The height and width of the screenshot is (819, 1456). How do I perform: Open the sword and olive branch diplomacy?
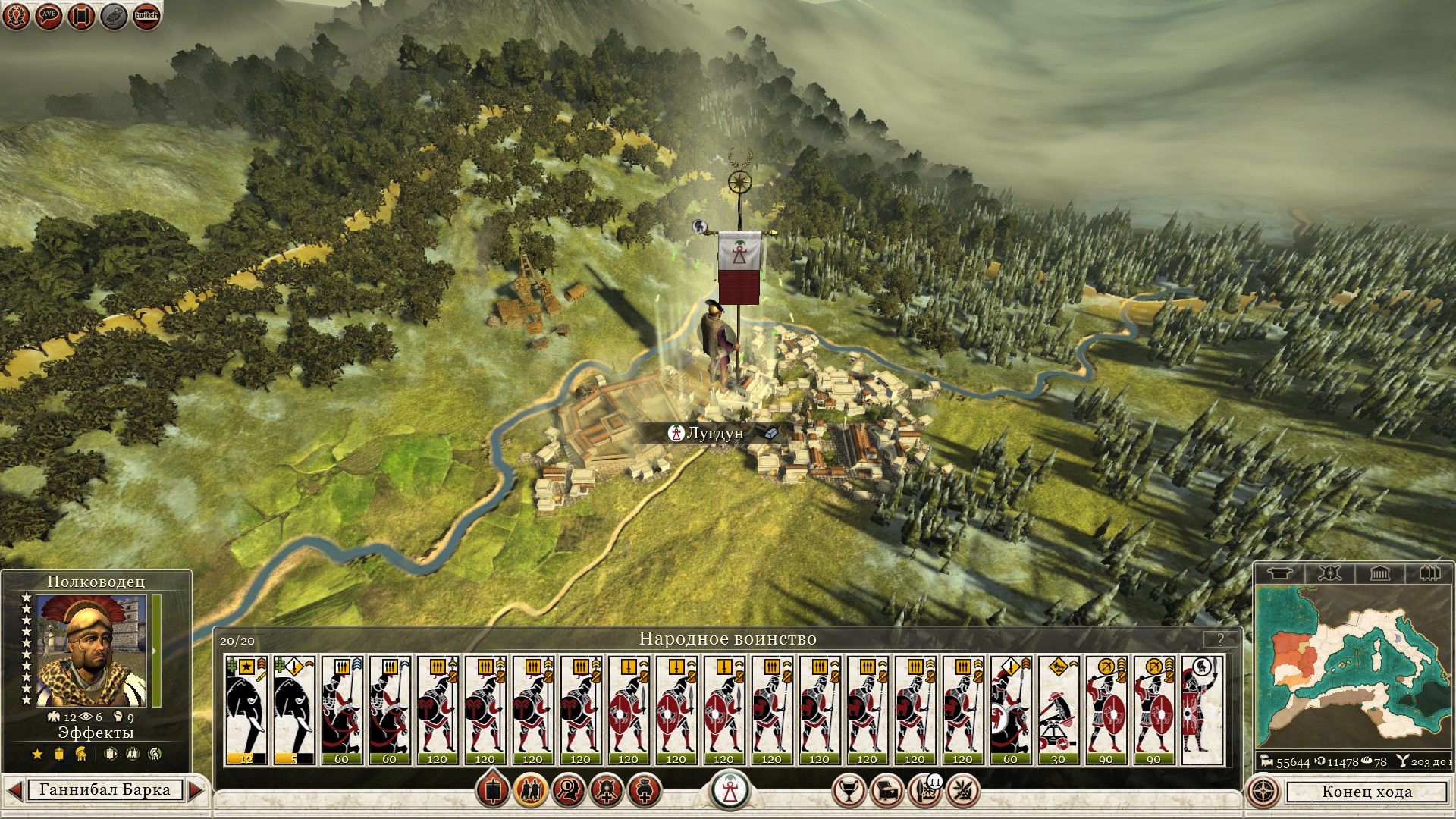[962, 791]
